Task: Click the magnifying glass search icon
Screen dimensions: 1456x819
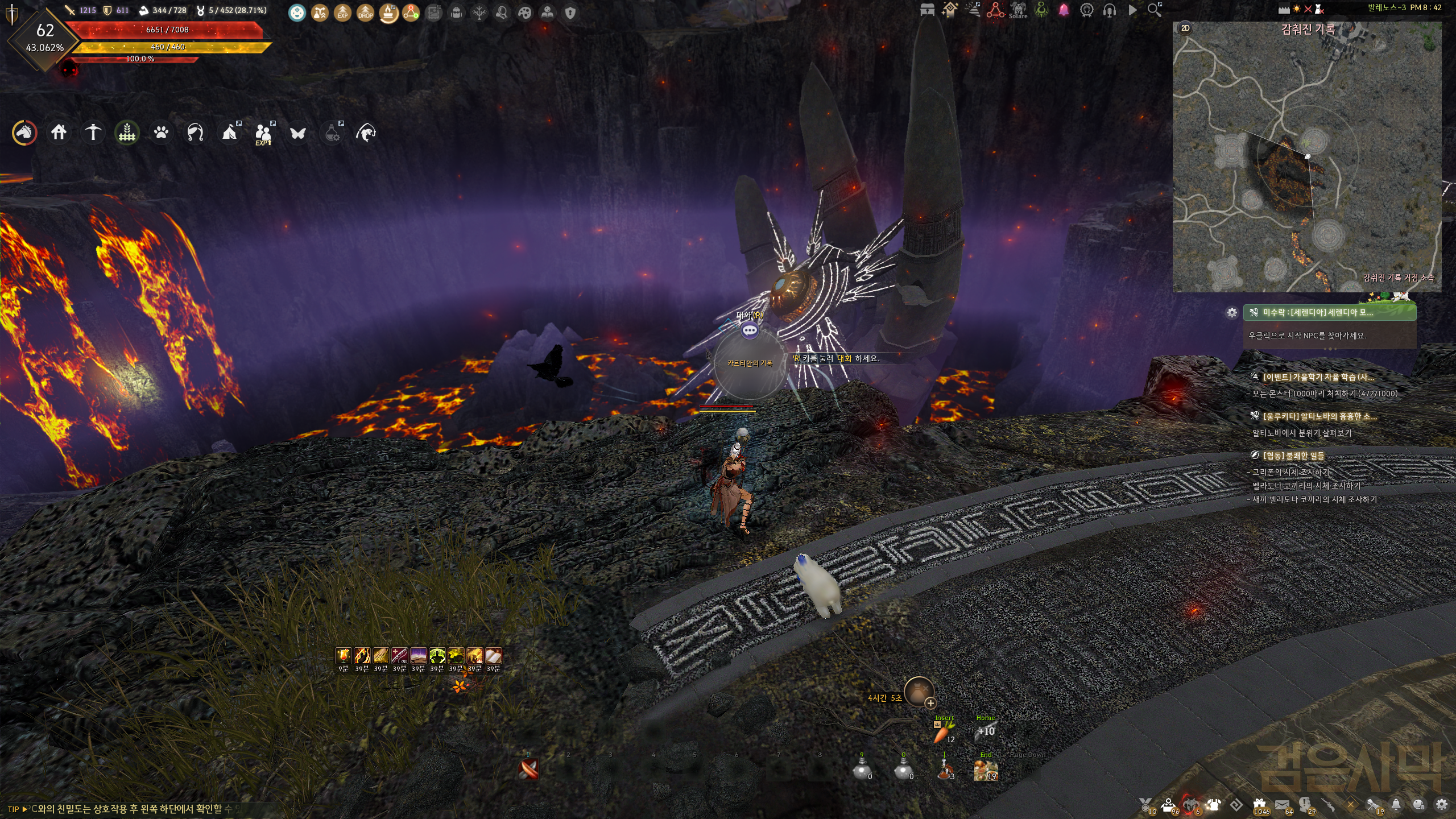Action: [1154, 10]
